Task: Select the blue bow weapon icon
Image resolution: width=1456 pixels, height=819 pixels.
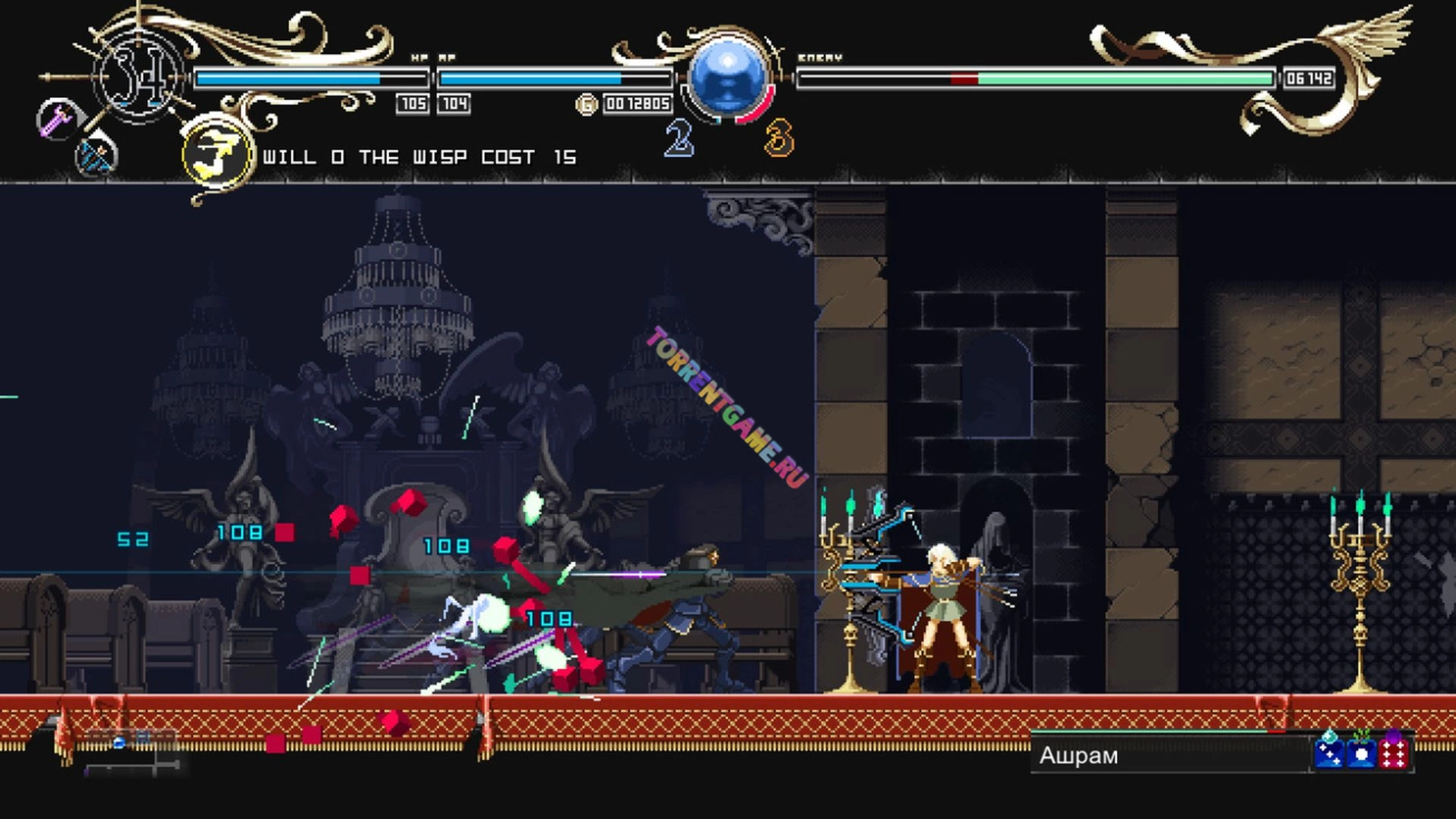Action: click(x=96, y=157)
